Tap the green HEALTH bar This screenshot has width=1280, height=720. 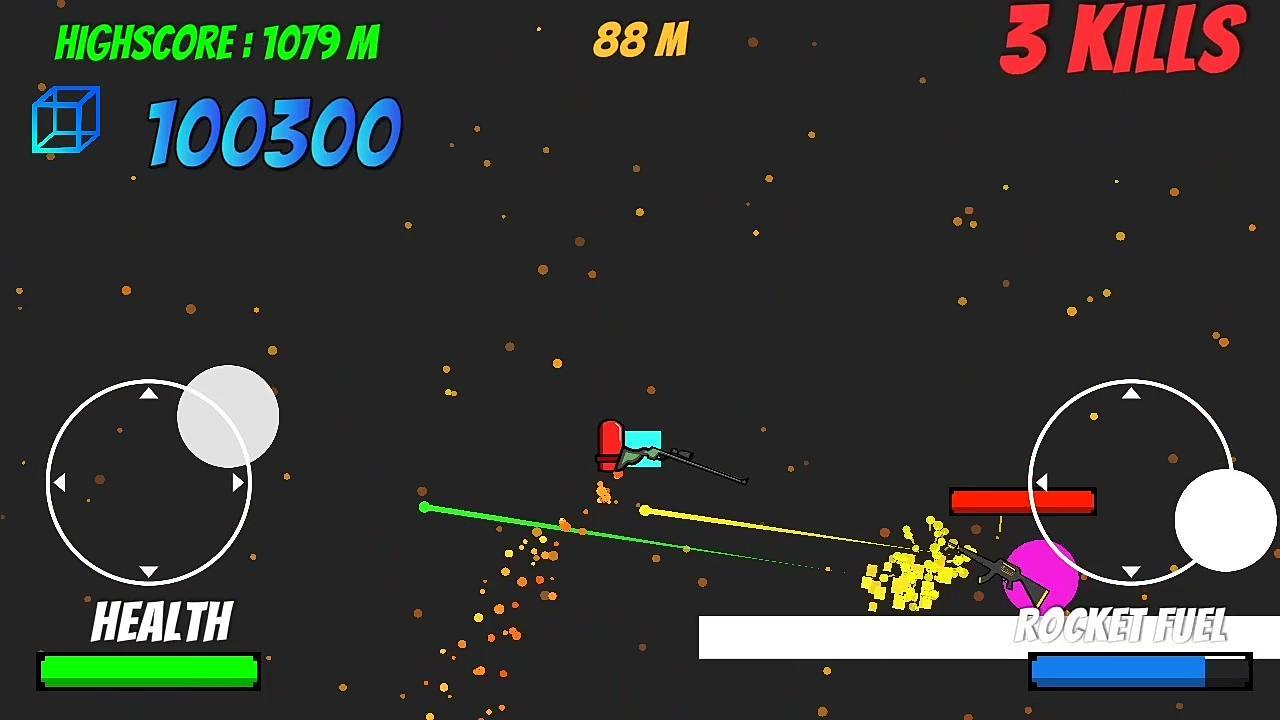(147, 670)
